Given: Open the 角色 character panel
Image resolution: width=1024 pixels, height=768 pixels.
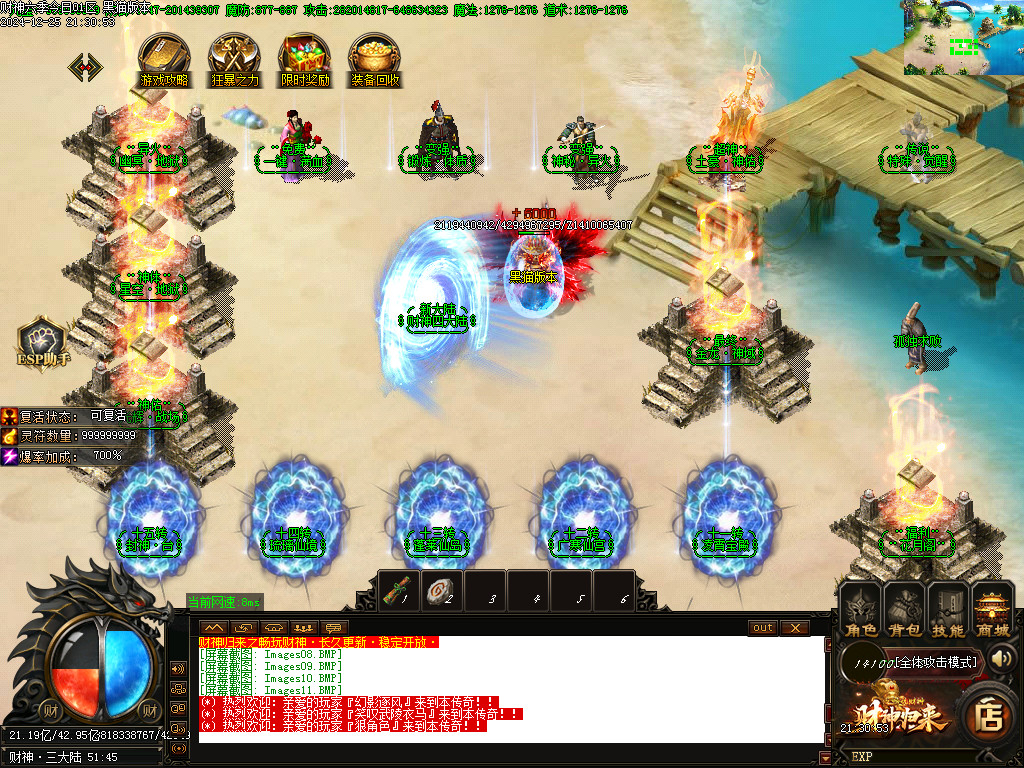Looking at the screenshot, I should [x=860, y=609].
